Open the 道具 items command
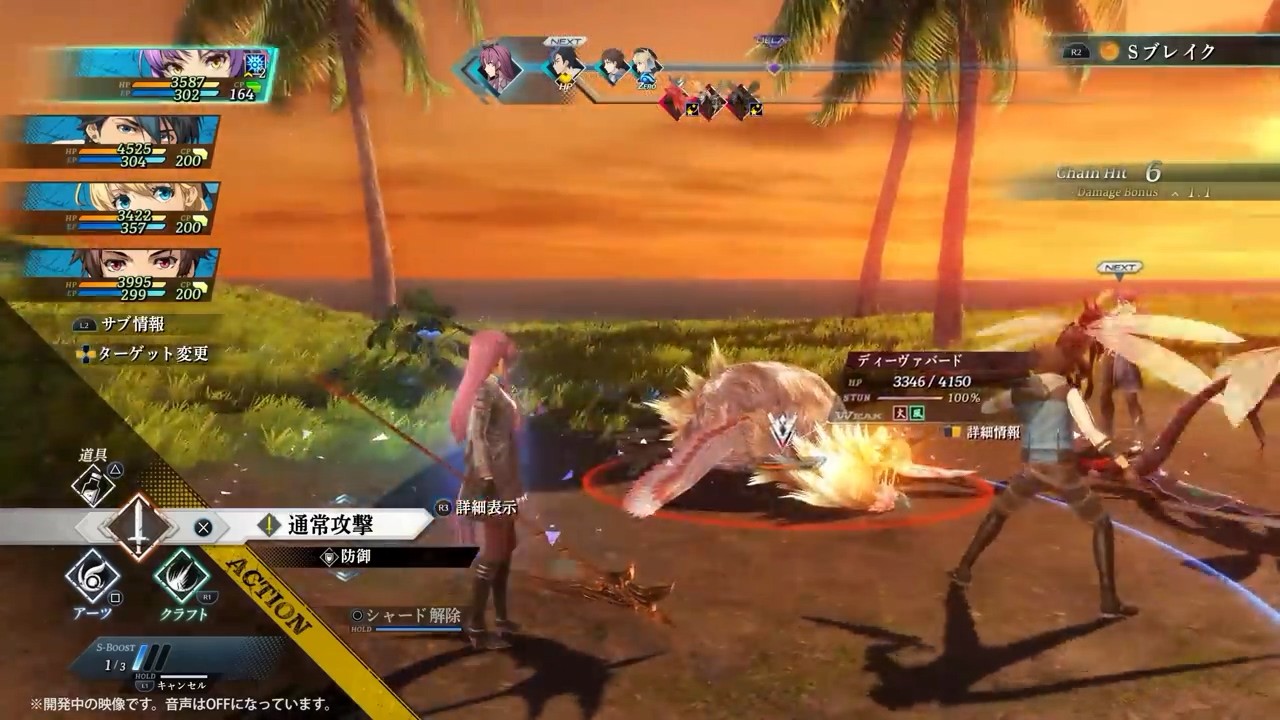Screen dimensions: 1280x720 click(x=93, y=485)
